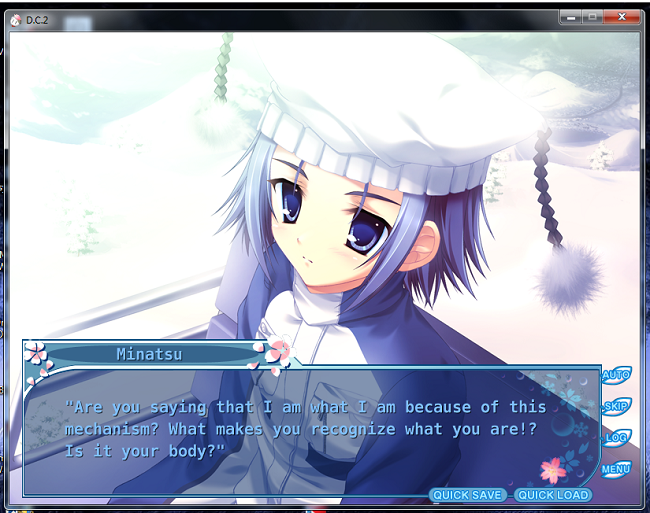Close the D.C.2 game window
This screenshot has width=650, height=513.
coord(624,17)
